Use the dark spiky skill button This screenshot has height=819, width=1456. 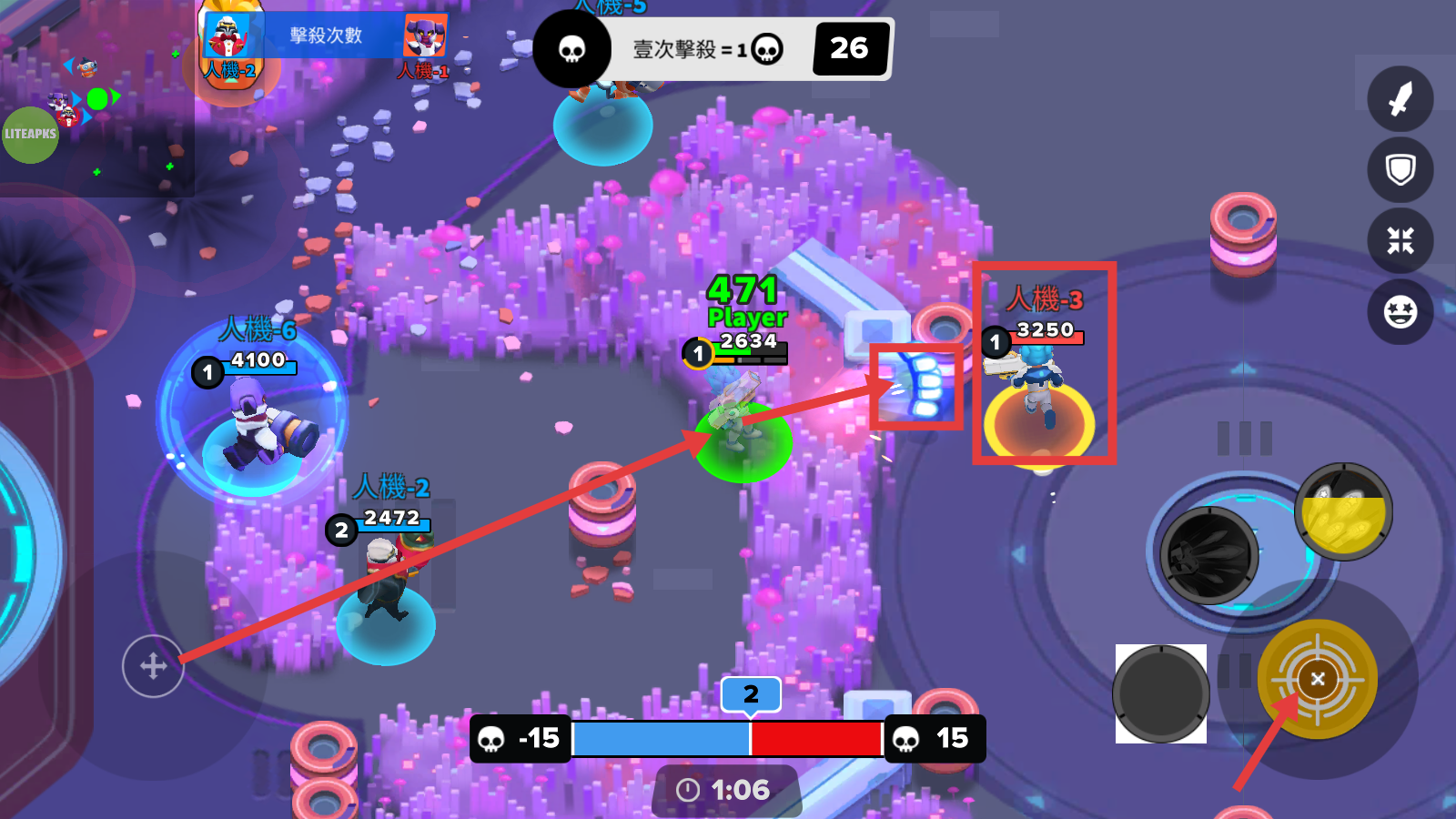[x=1209, y=554]
